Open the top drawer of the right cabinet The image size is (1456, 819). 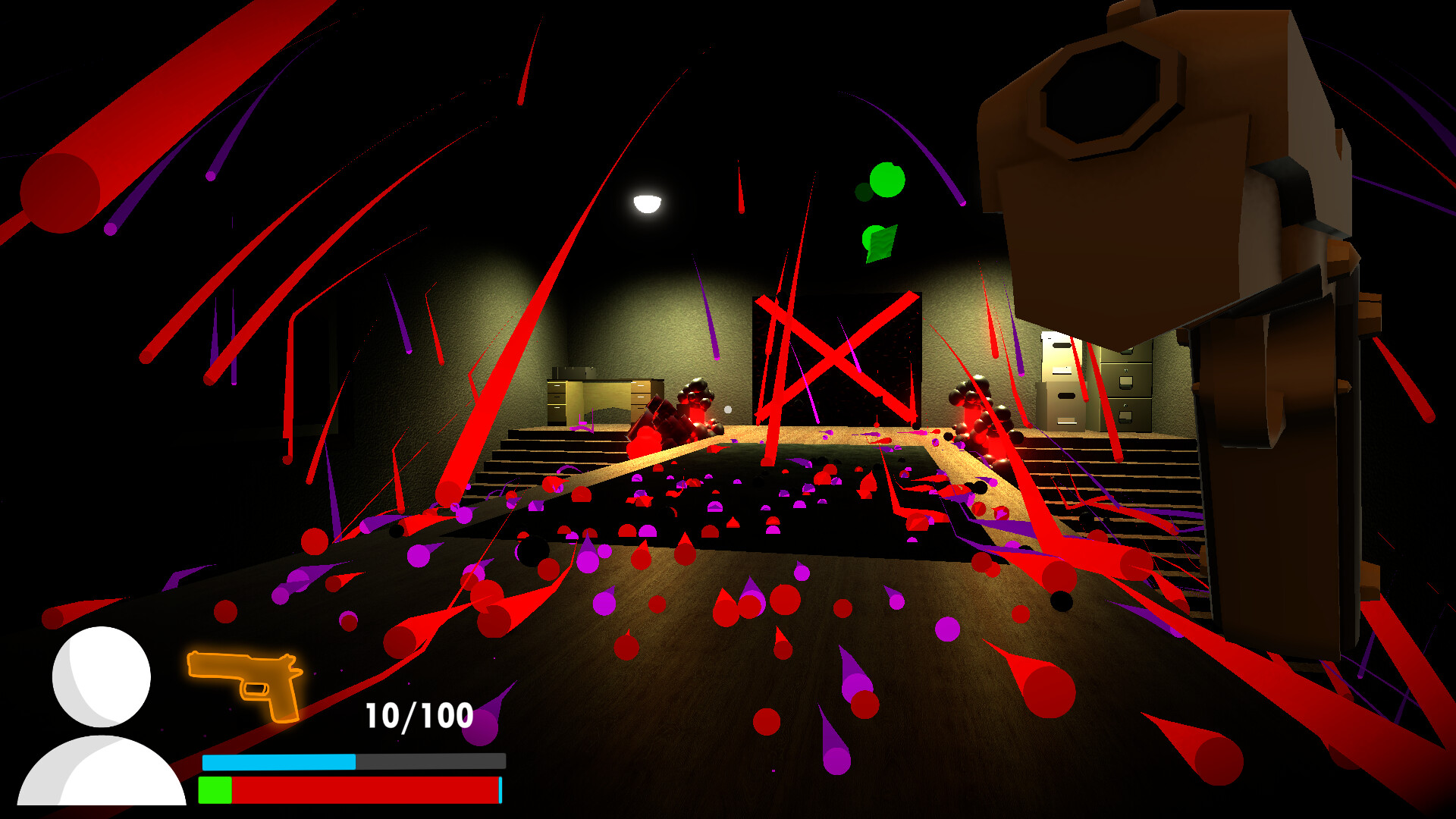1128,352
